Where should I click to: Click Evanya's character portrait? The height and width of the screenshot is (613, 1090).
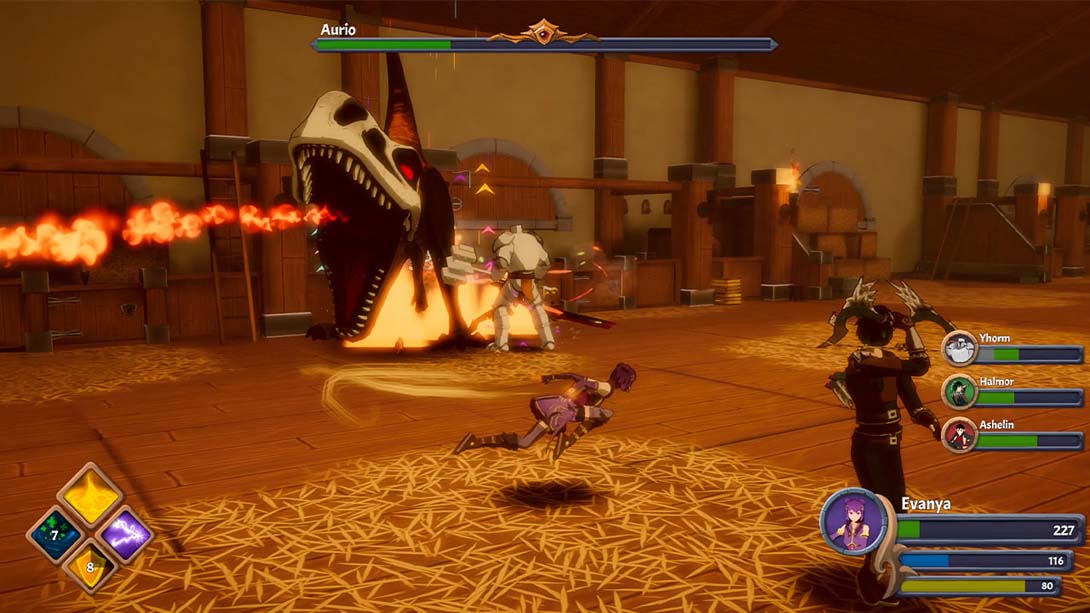pyautogui.click(x=853, y=521)
